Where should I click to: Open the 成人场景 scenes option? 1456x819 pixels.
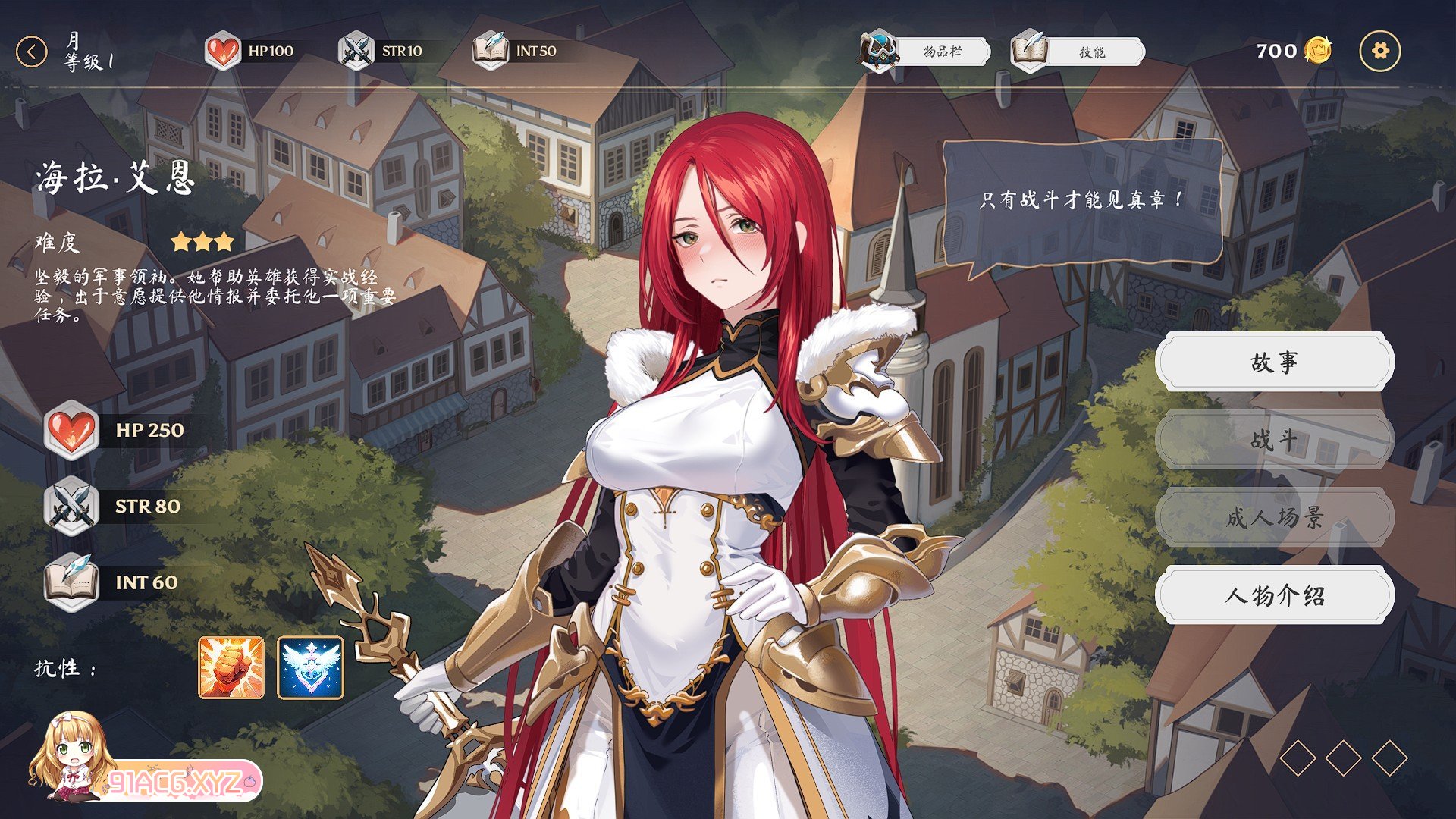click(x=1274, y=518)
